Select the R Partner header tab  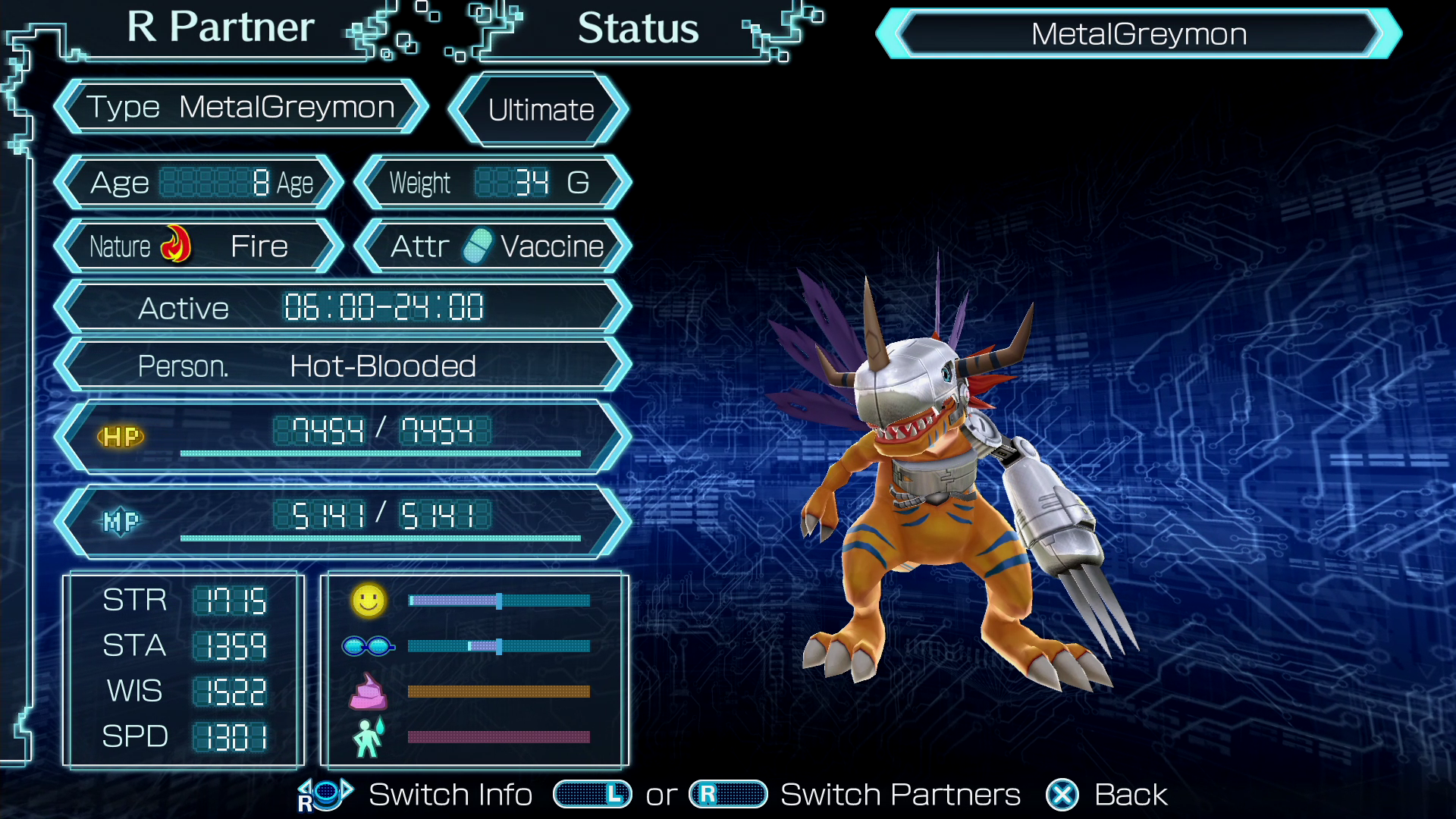(x=220, y=29)
